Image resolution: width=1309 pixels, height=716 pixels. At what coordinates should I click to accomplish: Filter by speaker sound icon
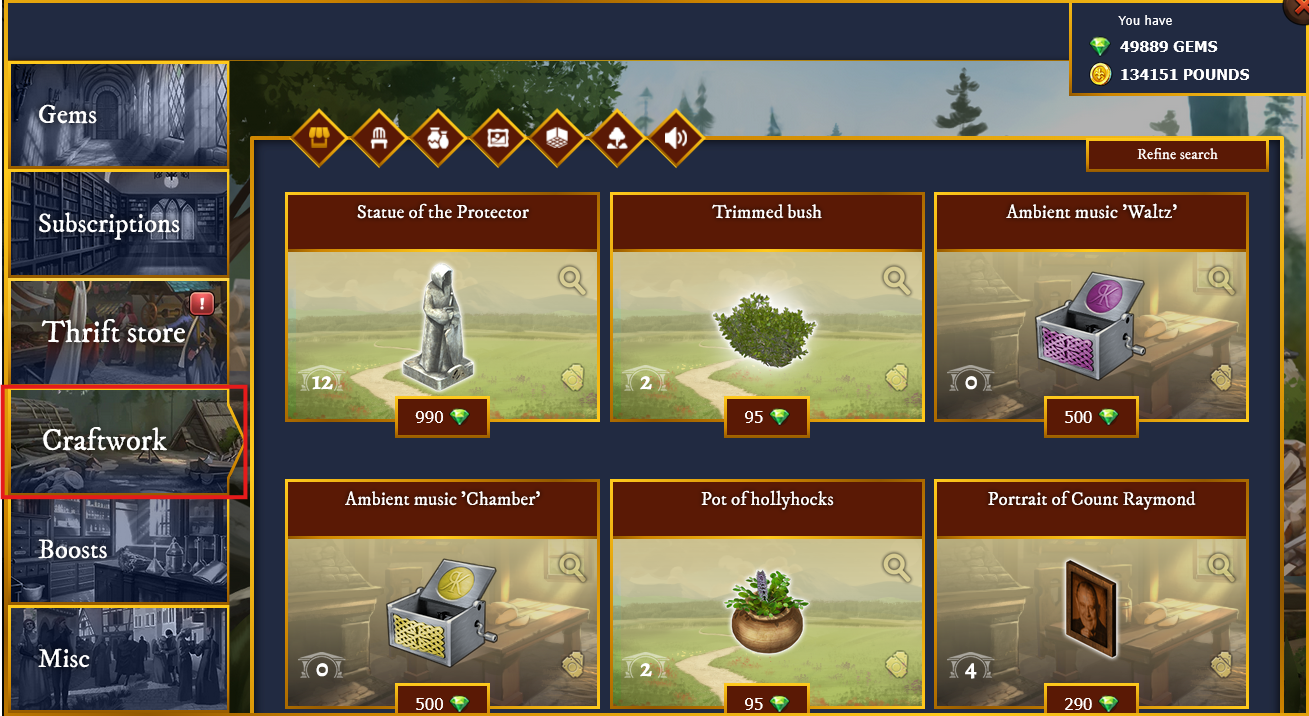[x=676, y=138]
